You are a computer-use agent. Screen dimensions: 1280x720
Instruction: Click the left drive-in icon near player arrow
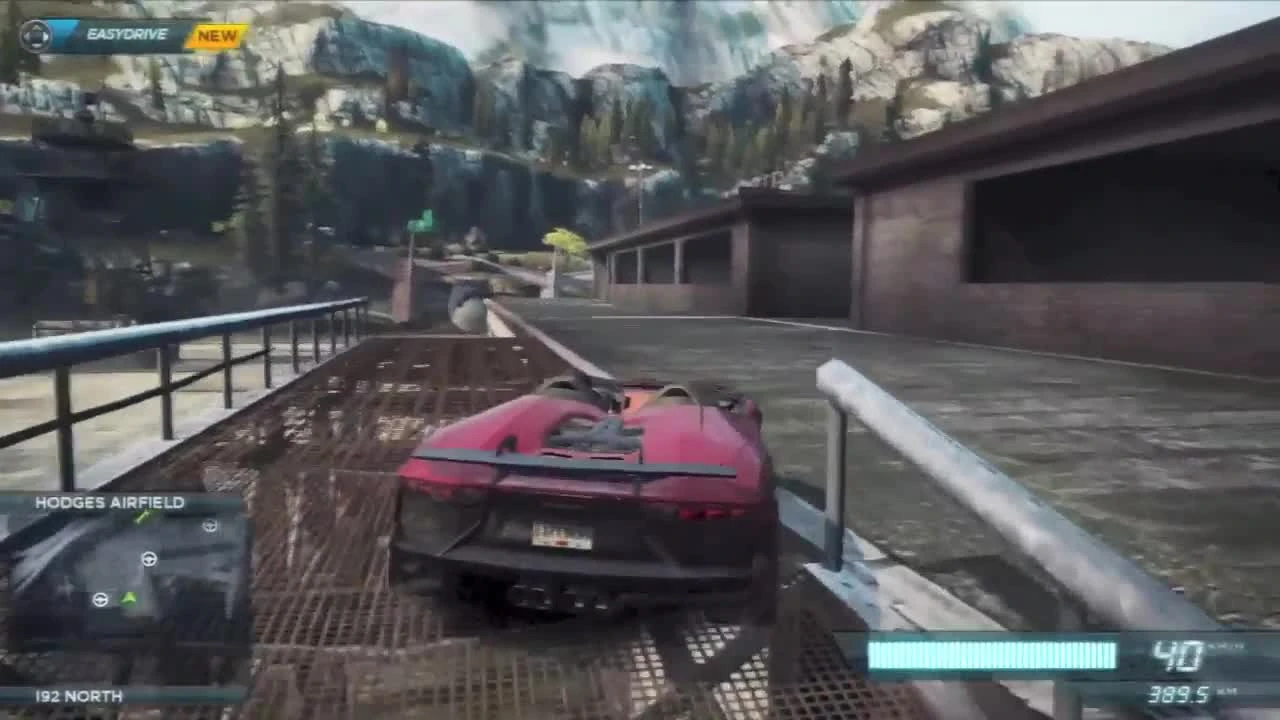(x=99, y=600)
